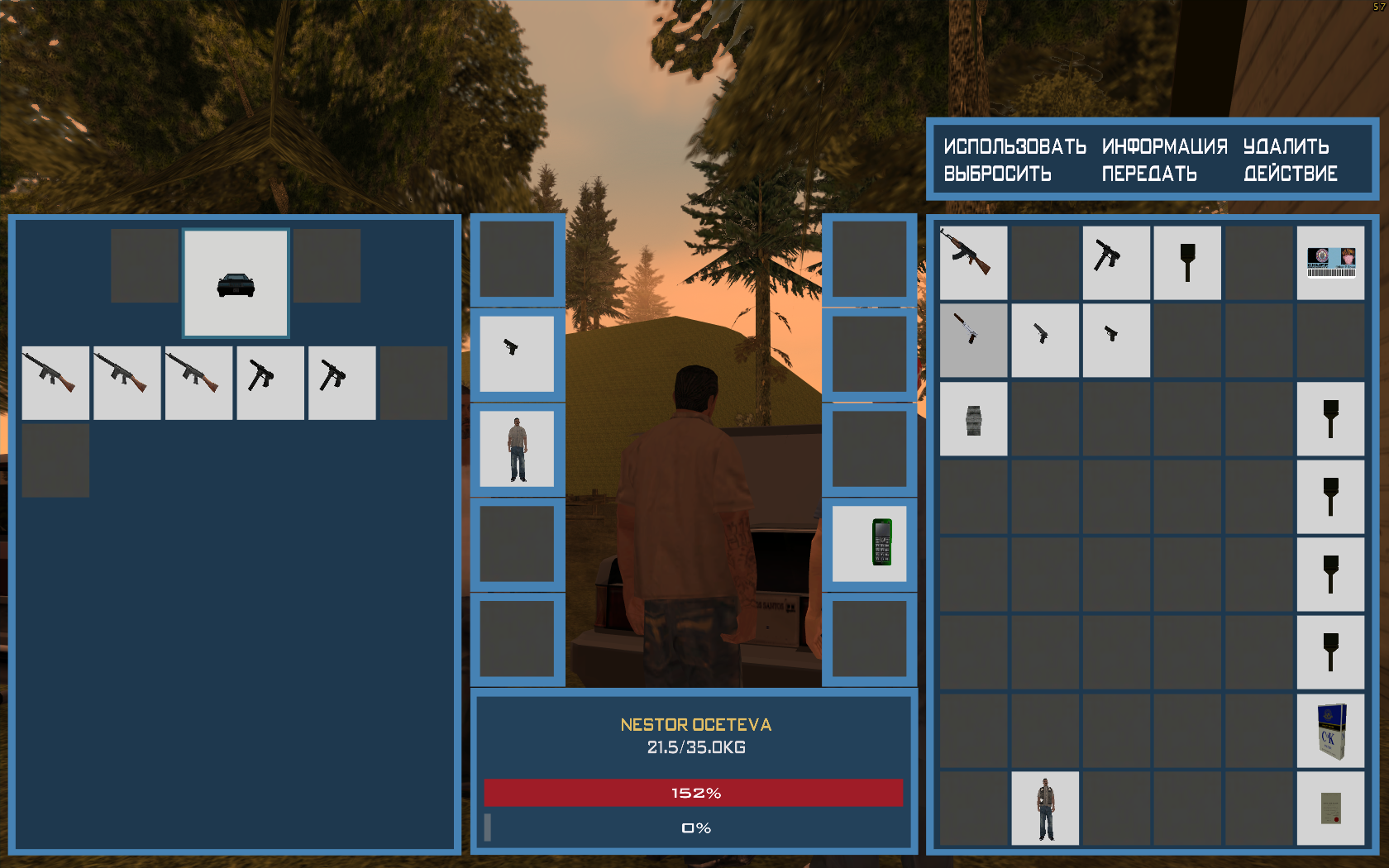
Task: Pick the silenced pistol on grey slot
Action: coord(973,340)
